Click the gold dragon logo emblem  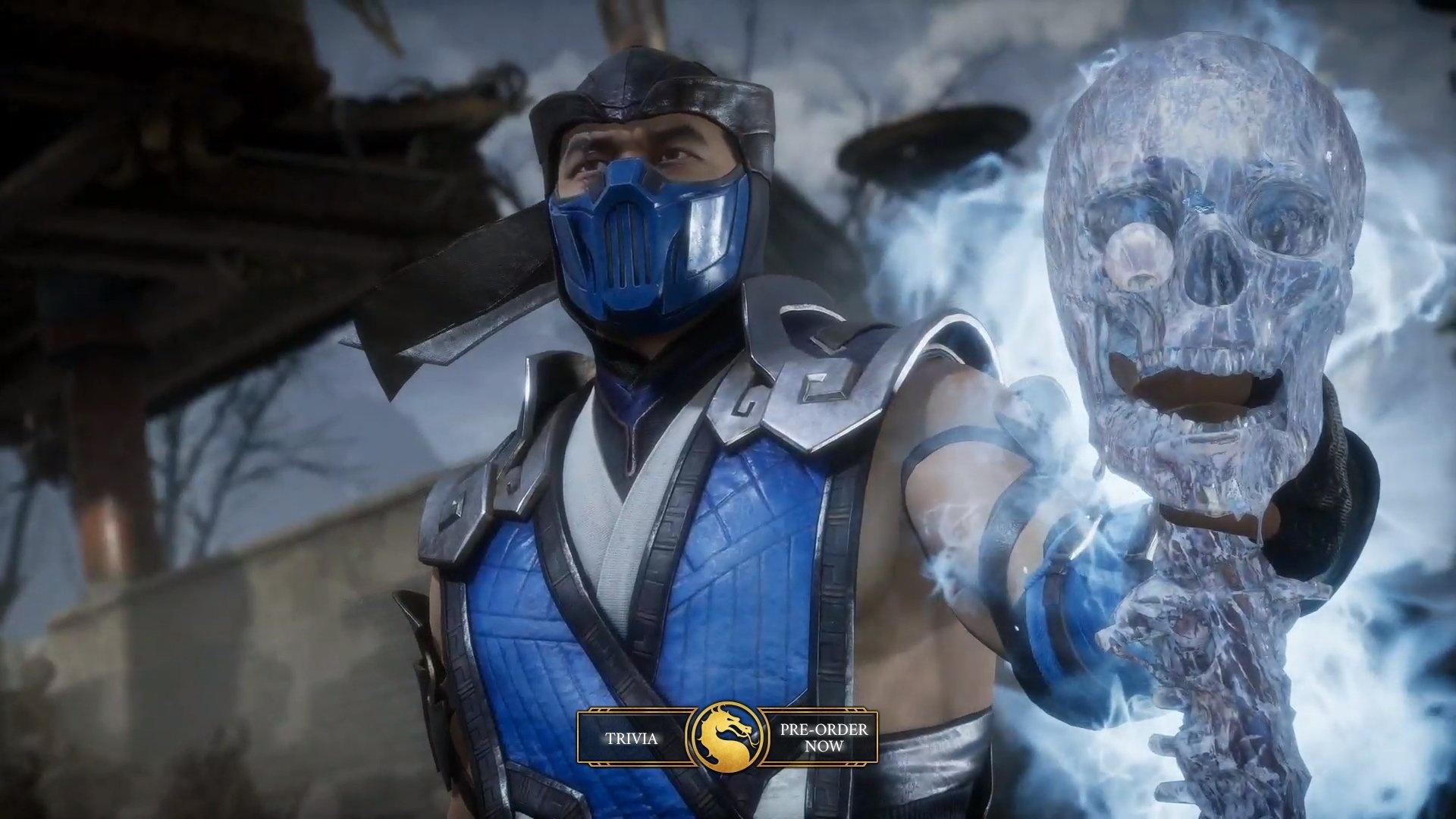[727, 738]
